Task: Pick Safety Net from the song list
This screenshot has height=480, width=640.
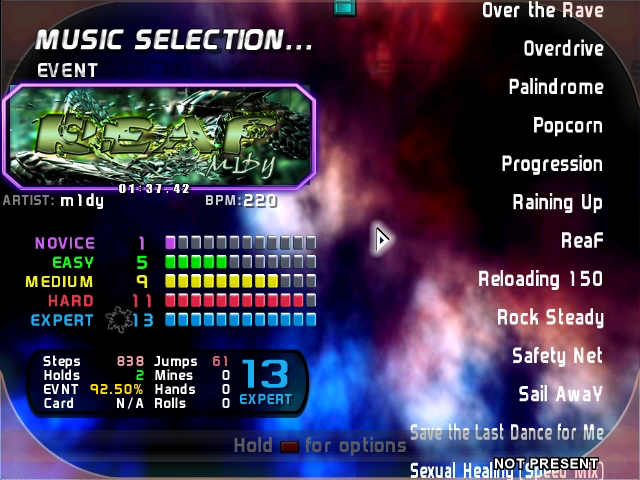Action: click(557, 356)
